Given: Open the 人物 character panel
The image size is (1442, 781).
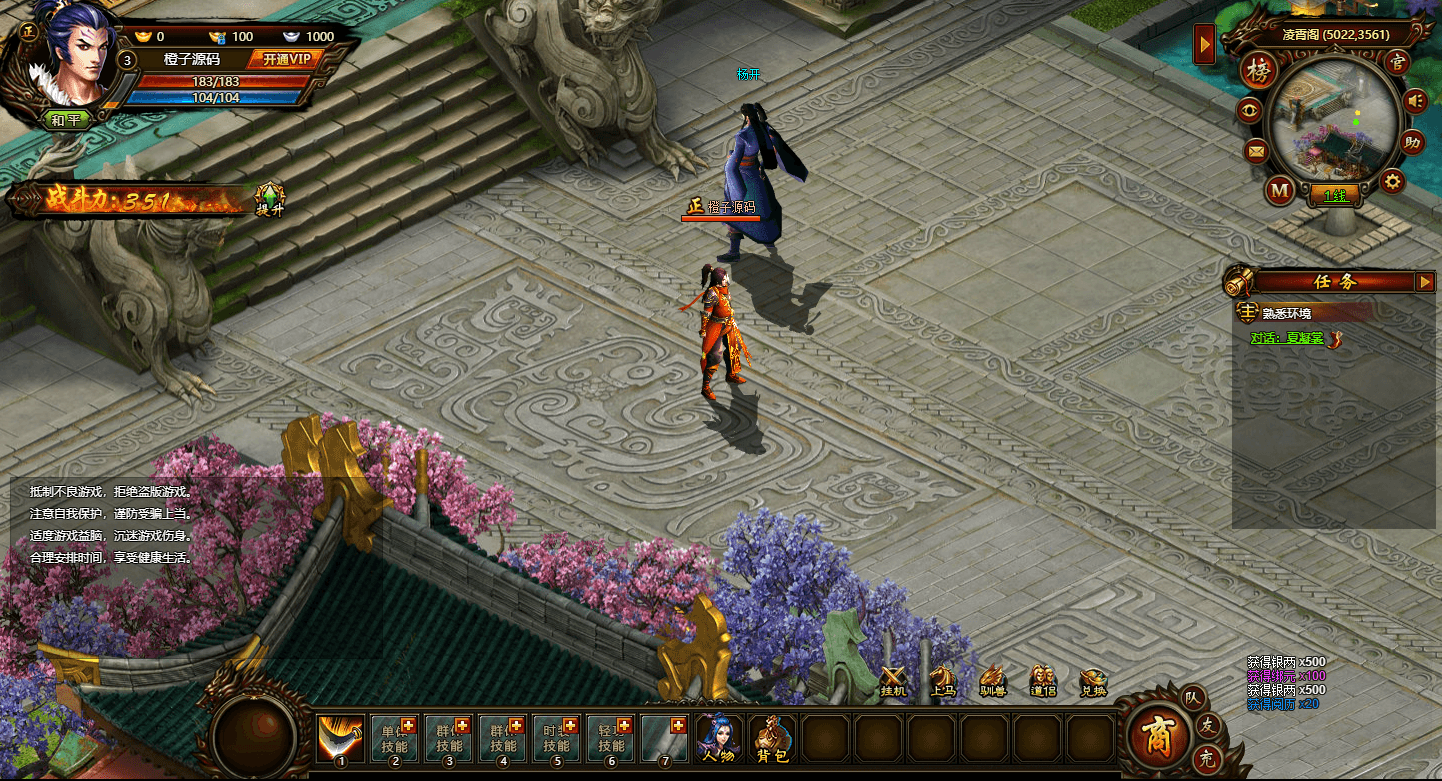Looking at the screenshot, I should pos(718,740).
